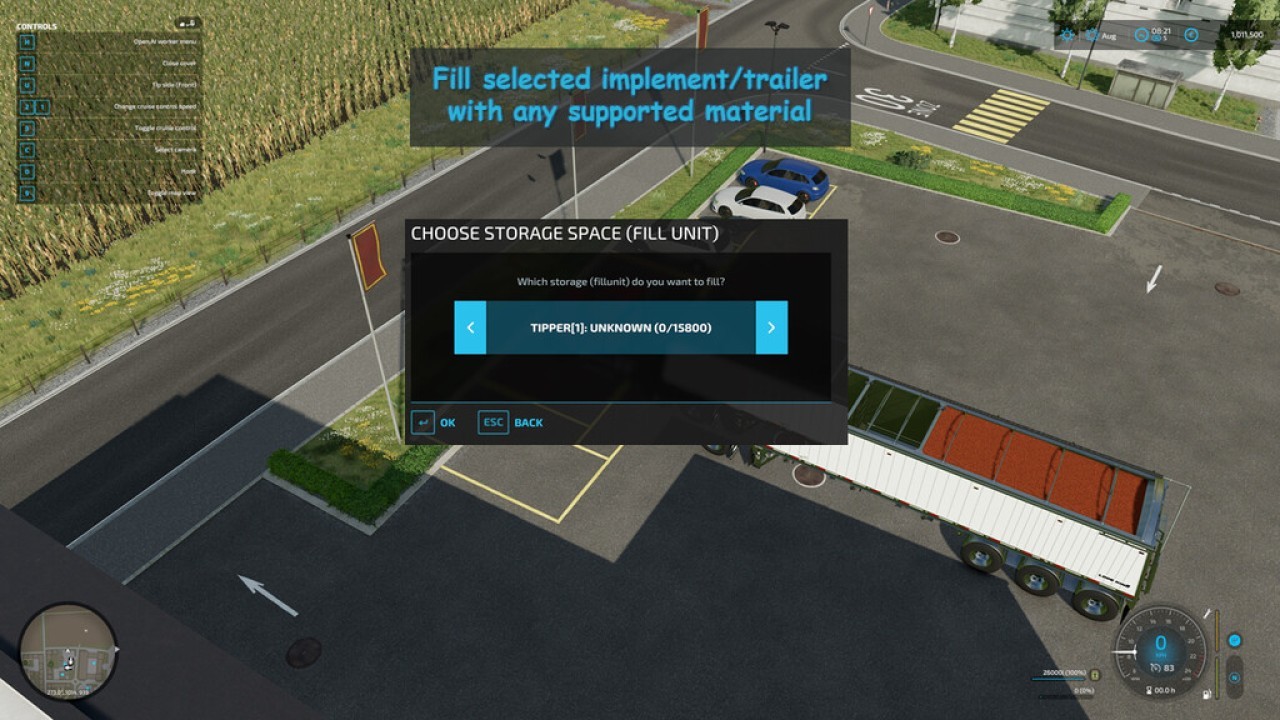Expand the controls panel toggle icon

click(189, 22)
